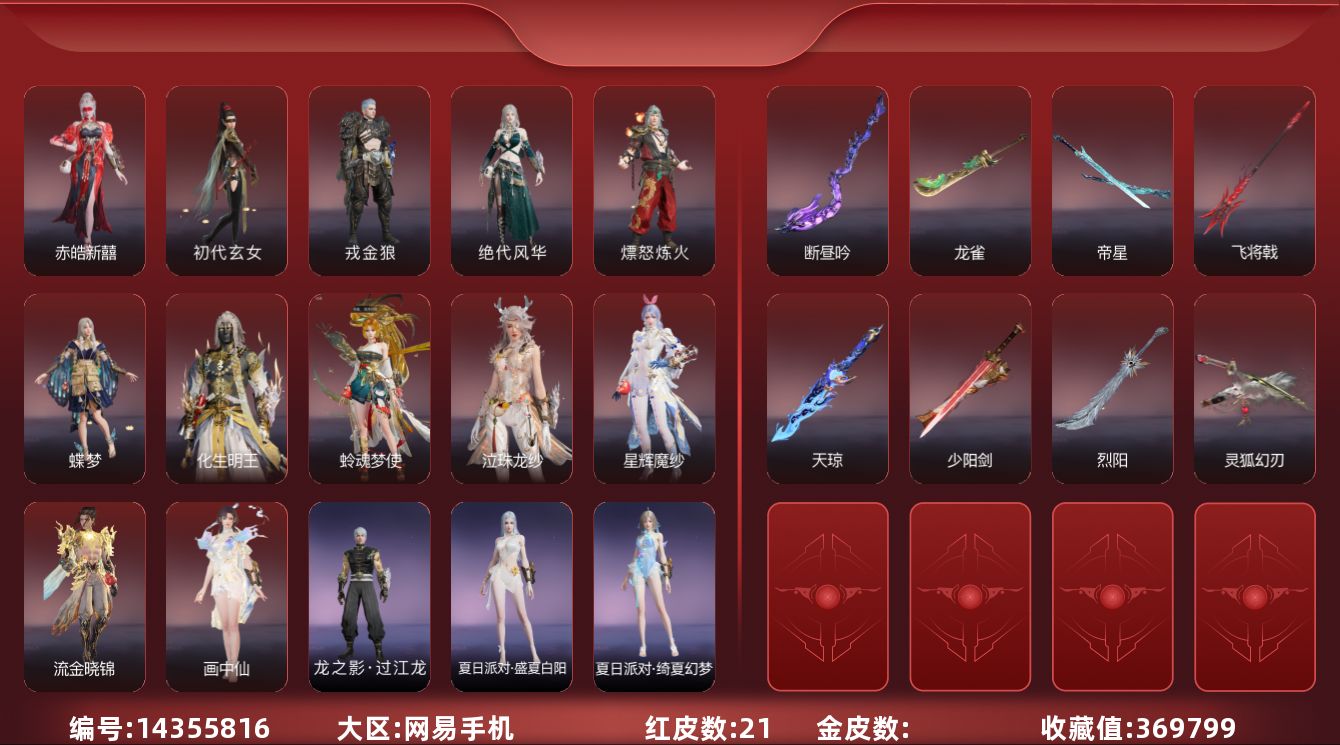This screenshot has height=745, width=1340.
Task: Select the 赤皓新囍 skin card
Action: click(x=85, y=180)
